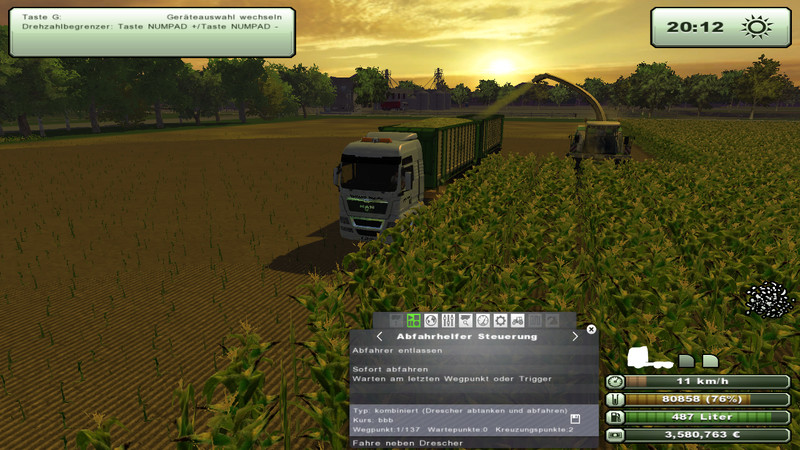Close the Abfahrhelfer Steuerung panel

coord(591,328)
